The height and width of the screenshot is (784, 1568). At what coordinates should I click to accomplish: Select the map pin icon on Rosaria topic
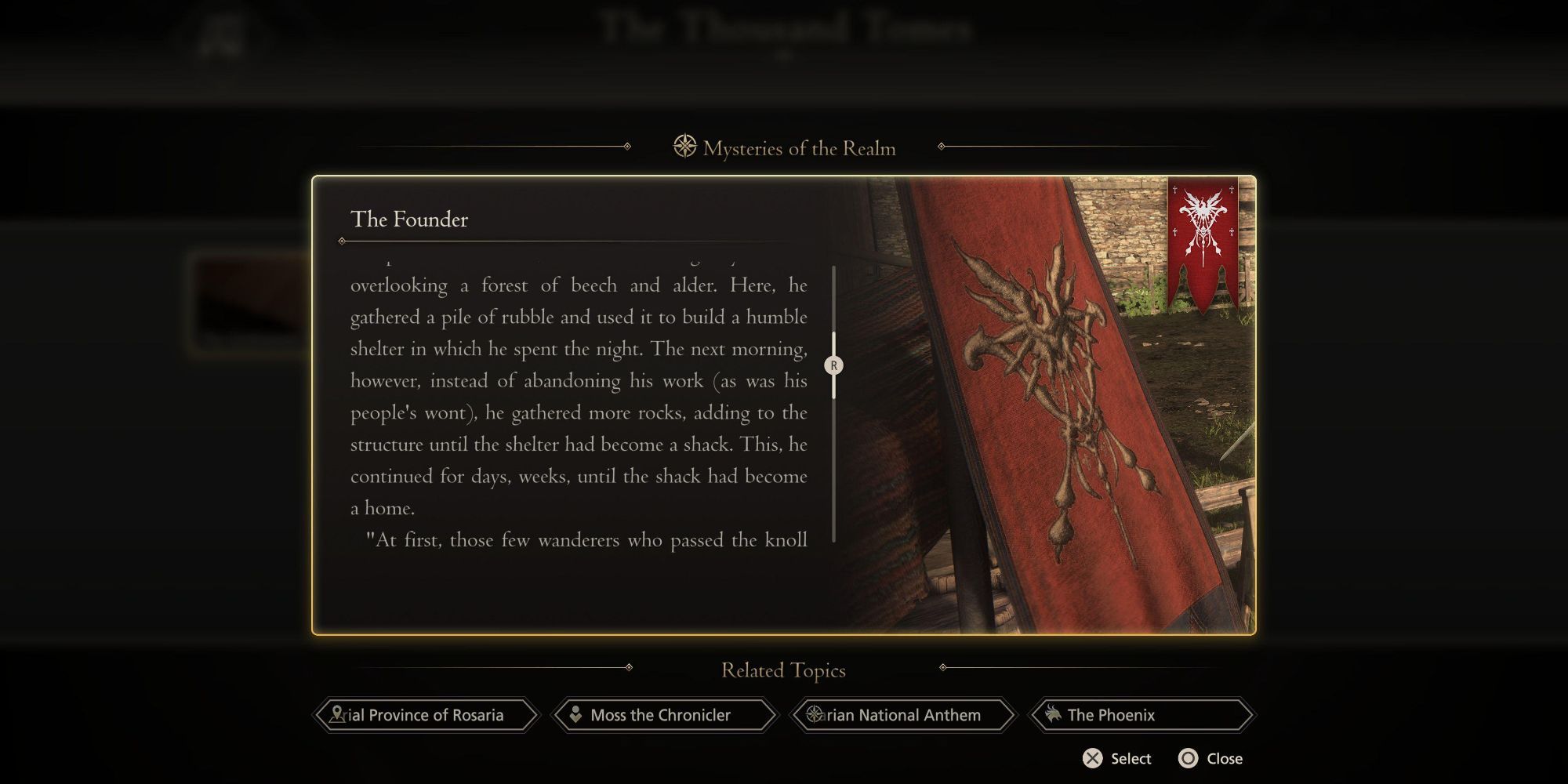tap(337, 715)
